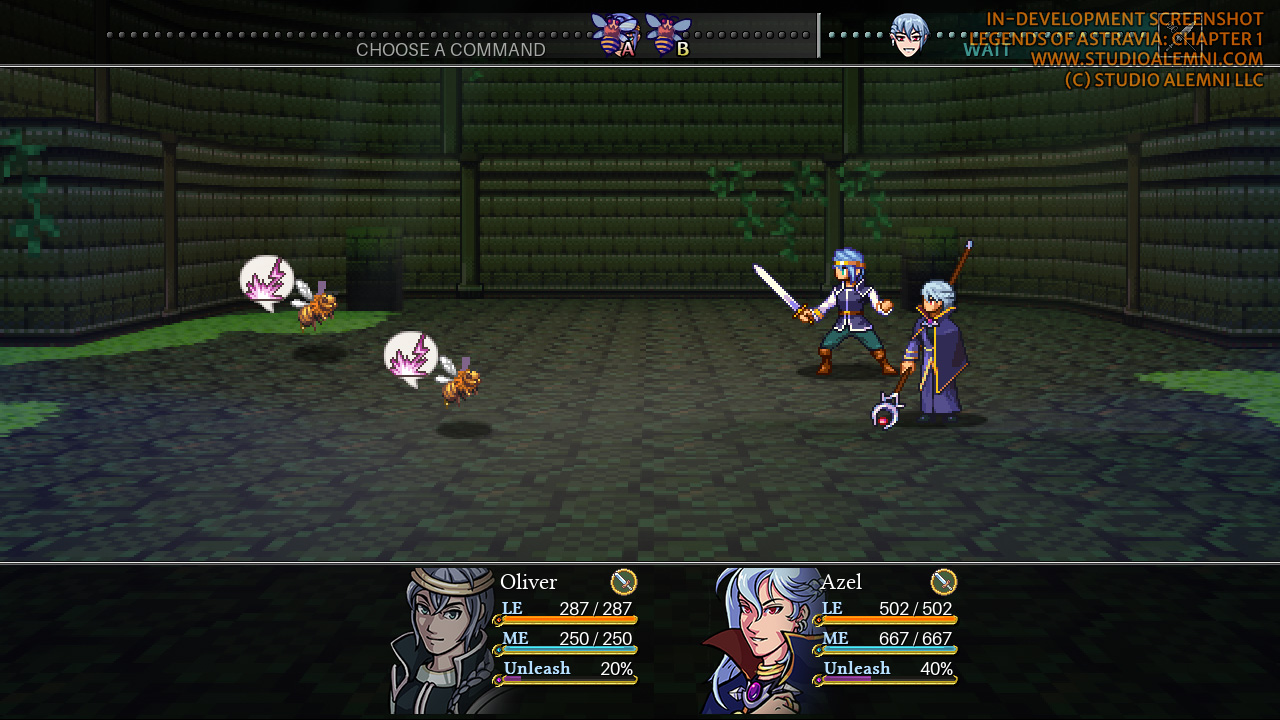Click the sword icon beside Azel's name
Screen dimensions: 1280x720
pyautogui.click(x=944, y=582)
